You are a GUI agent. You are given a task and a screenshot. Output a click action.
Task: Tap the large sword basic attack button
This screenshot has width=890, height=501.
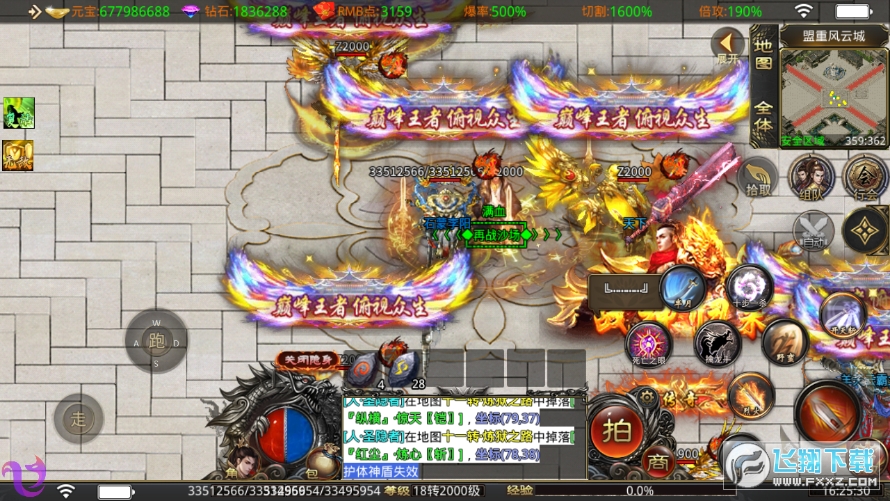coord(829,413)
